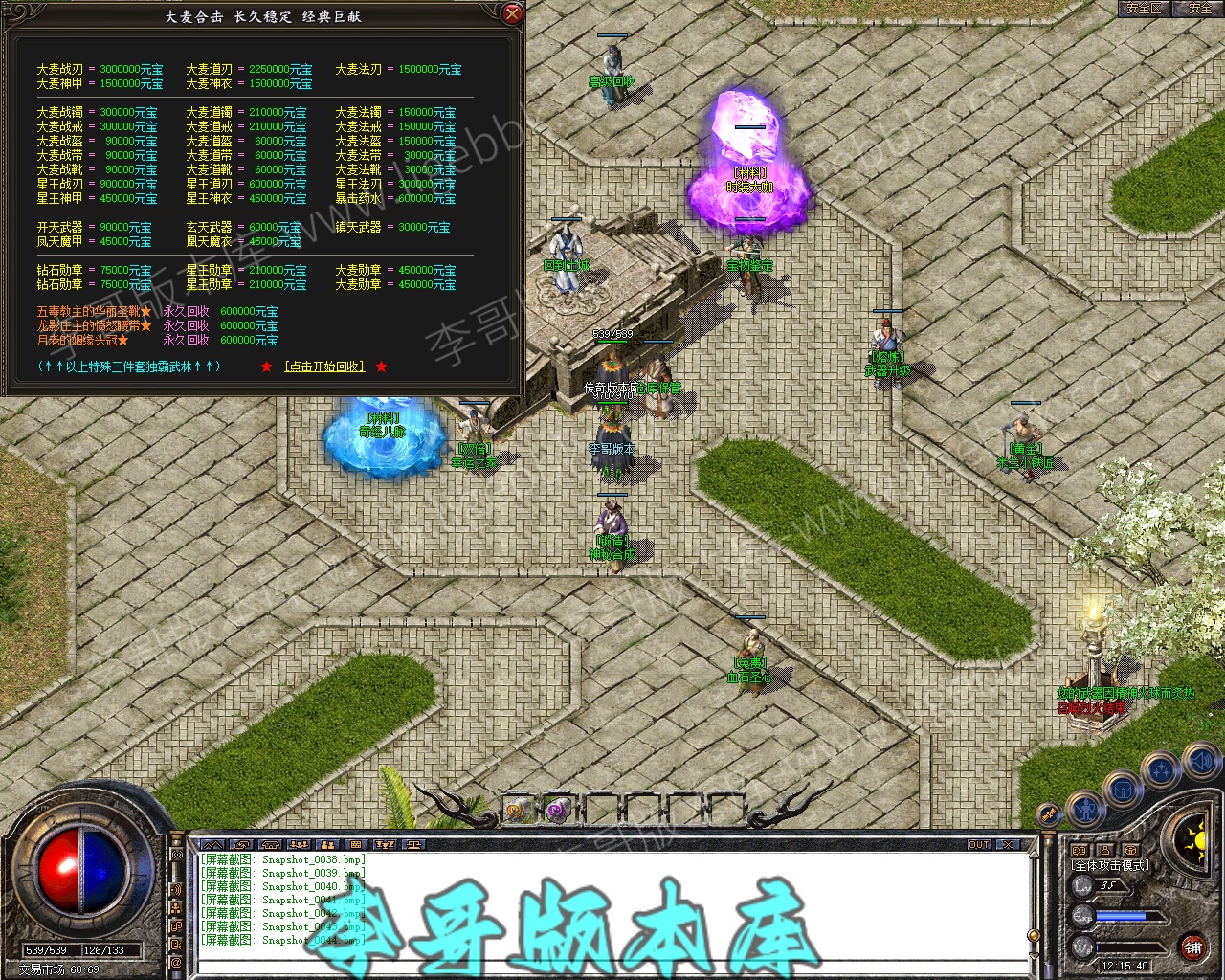
Task: Click the X button beside OUT
Action: (x=1007, y=844)
